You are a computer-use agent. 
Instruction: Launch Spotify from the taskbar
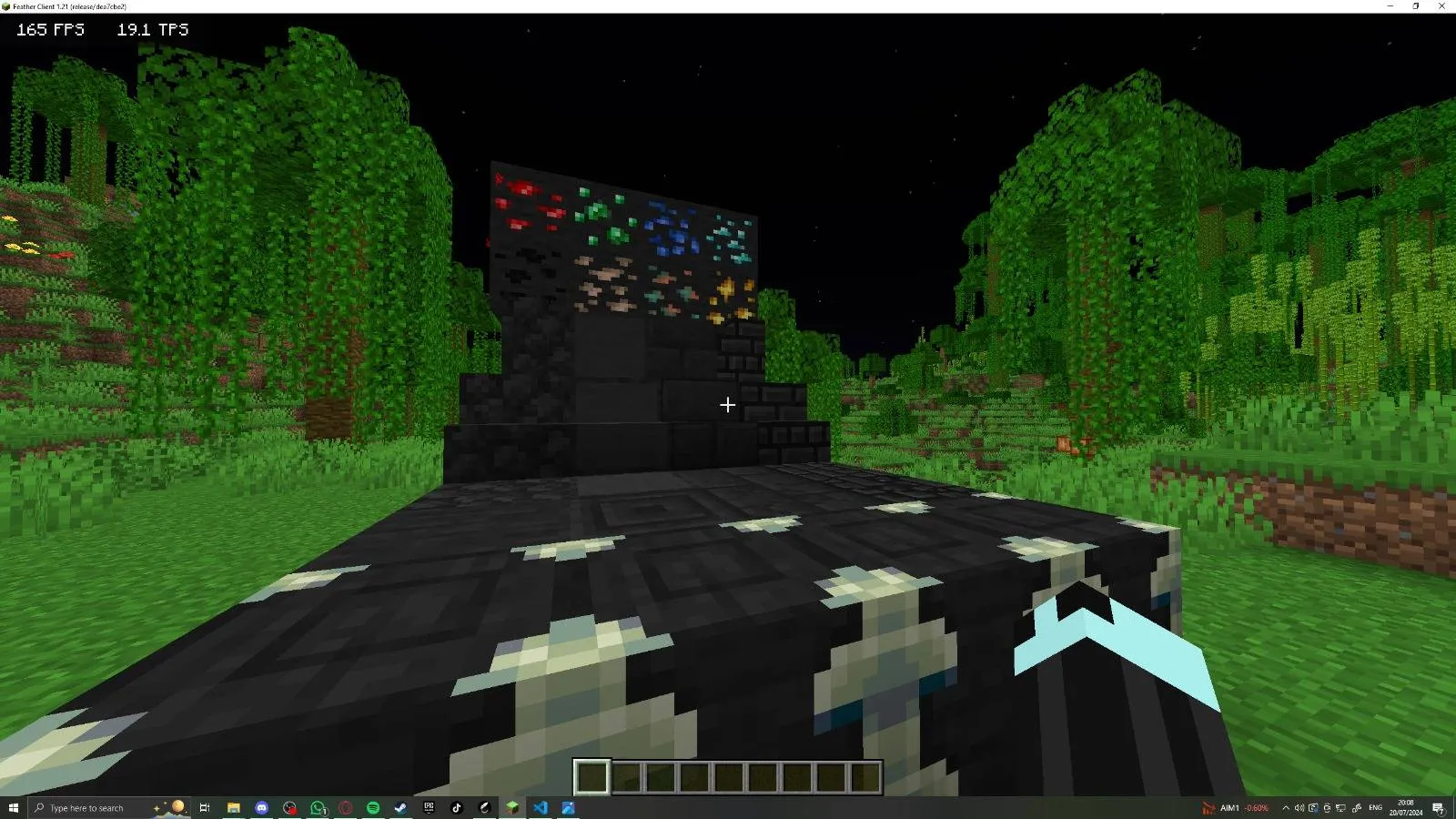[375, 807]
